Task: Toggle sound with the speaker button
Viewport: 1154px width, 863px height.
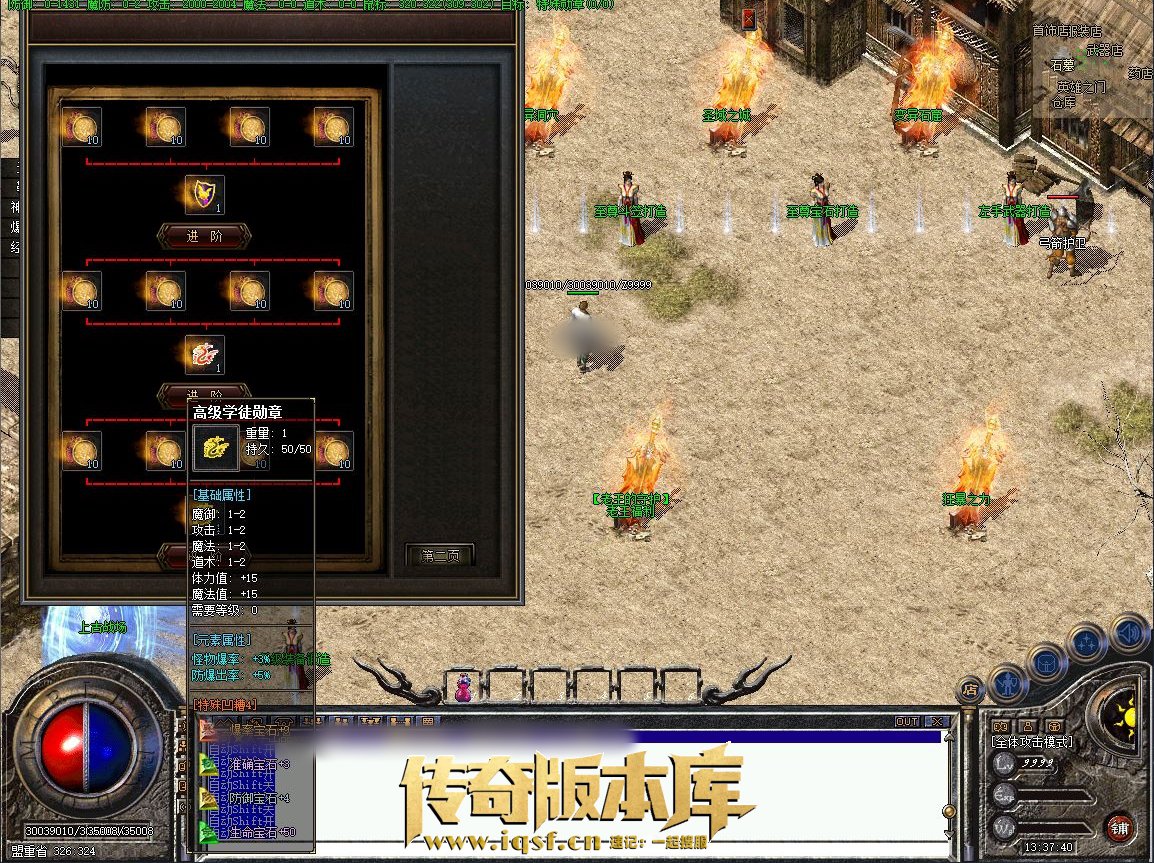Action: pyautogui.click(x=1128, y=632)
